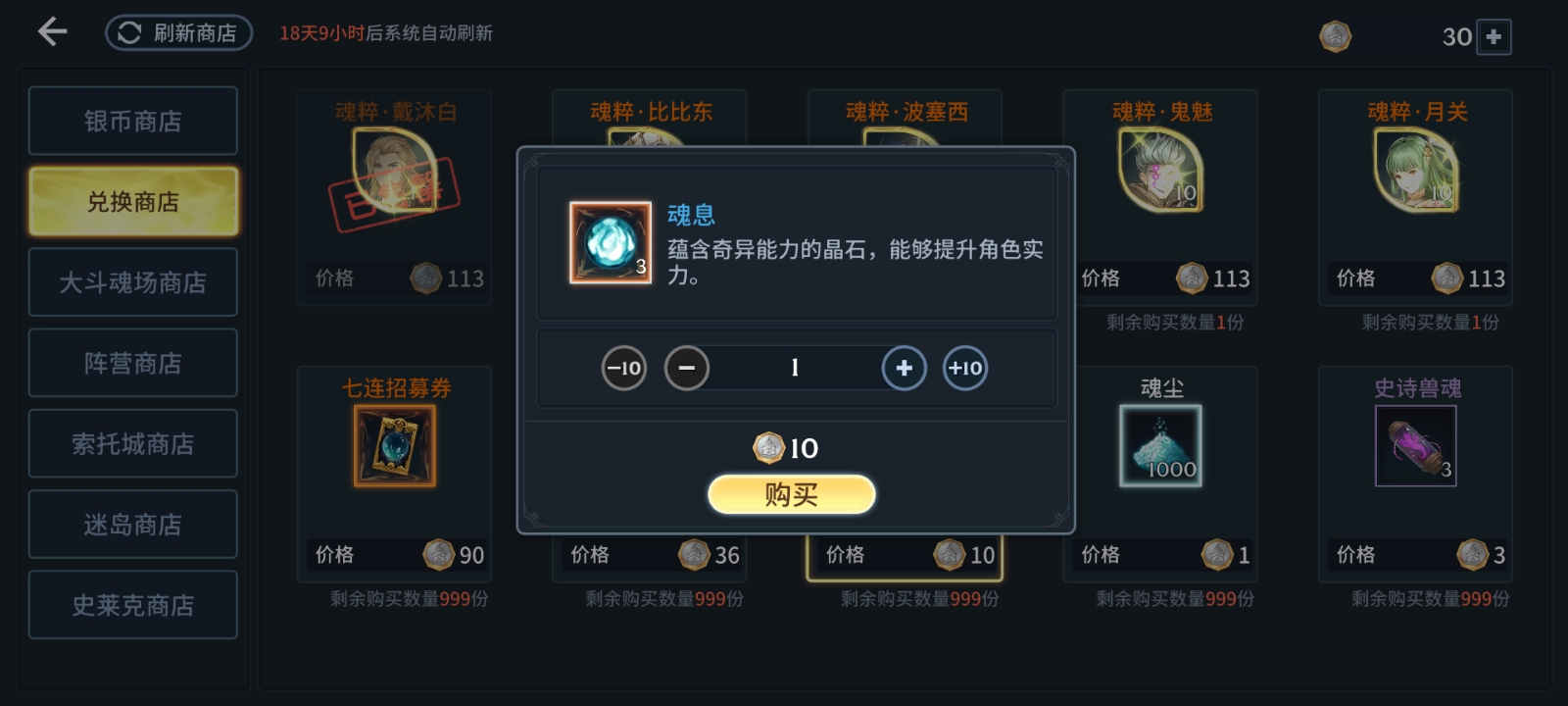Open the 刷新商店 refresh shop control
1568x706 pixels.
pos(177,32)
